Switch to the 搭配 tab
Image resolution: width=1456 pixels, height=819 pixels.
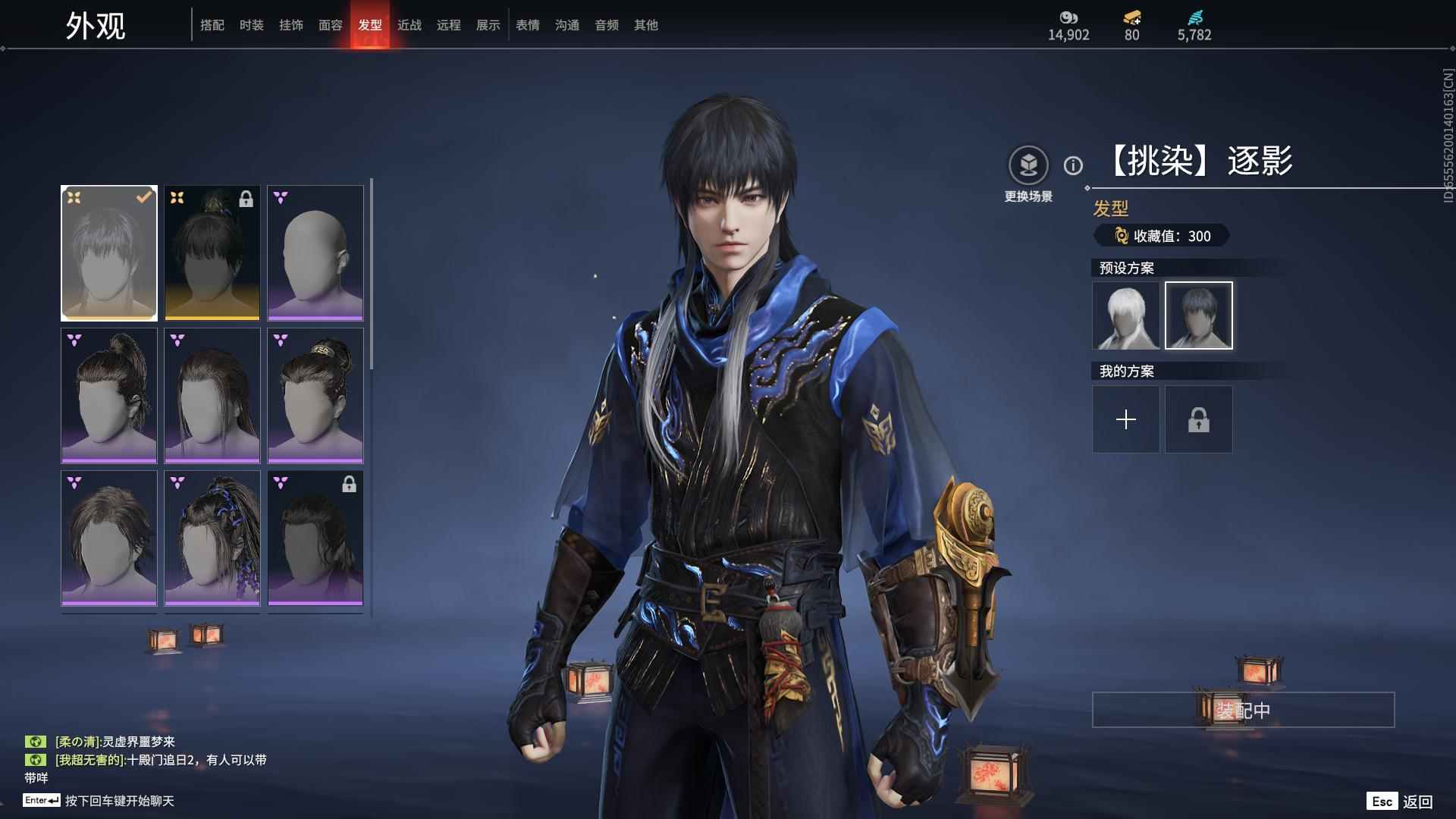(x=212, y=25)
